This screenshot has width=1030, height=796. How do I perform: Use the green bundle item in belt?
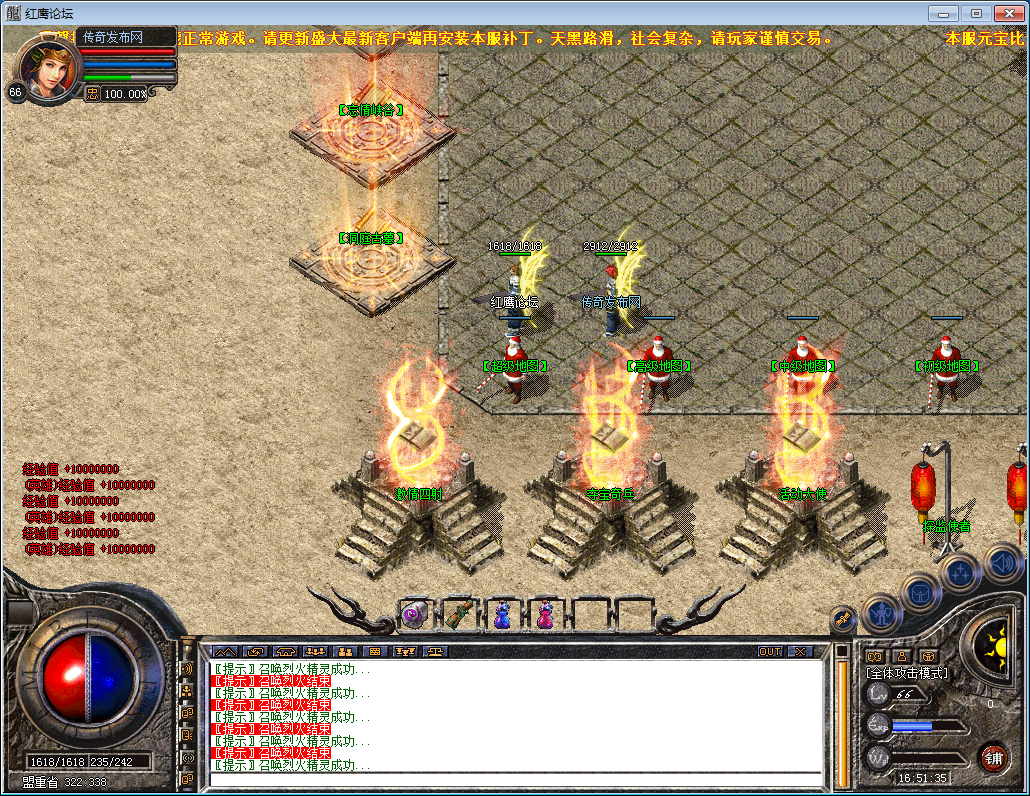click(x=457, y=614)
